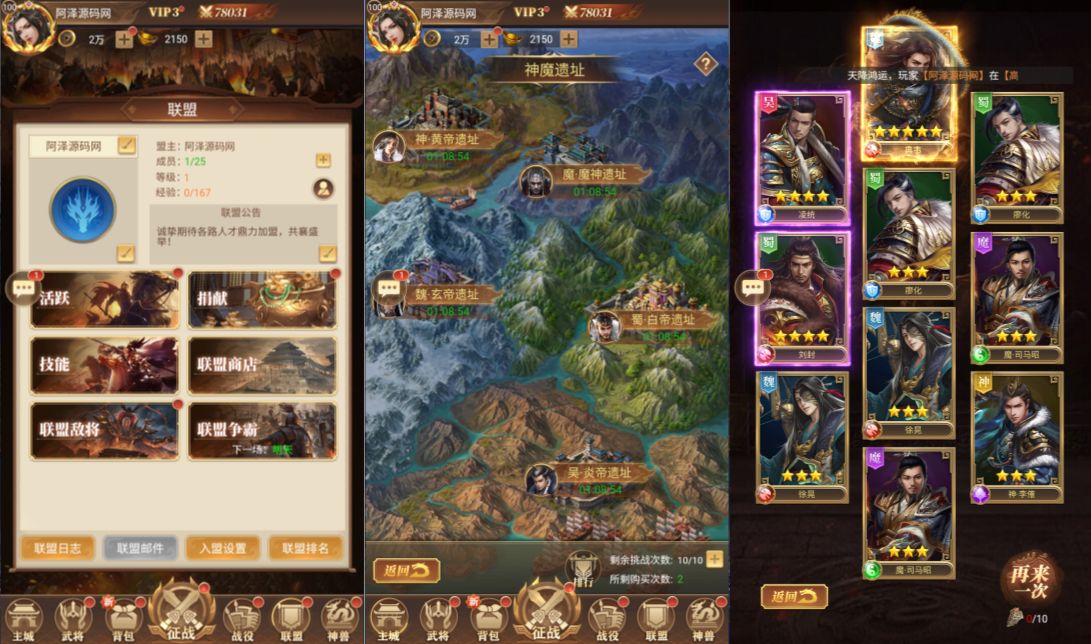Open the 捐献 donation panel
The image size is (1091, 644).
coord(262,299)
